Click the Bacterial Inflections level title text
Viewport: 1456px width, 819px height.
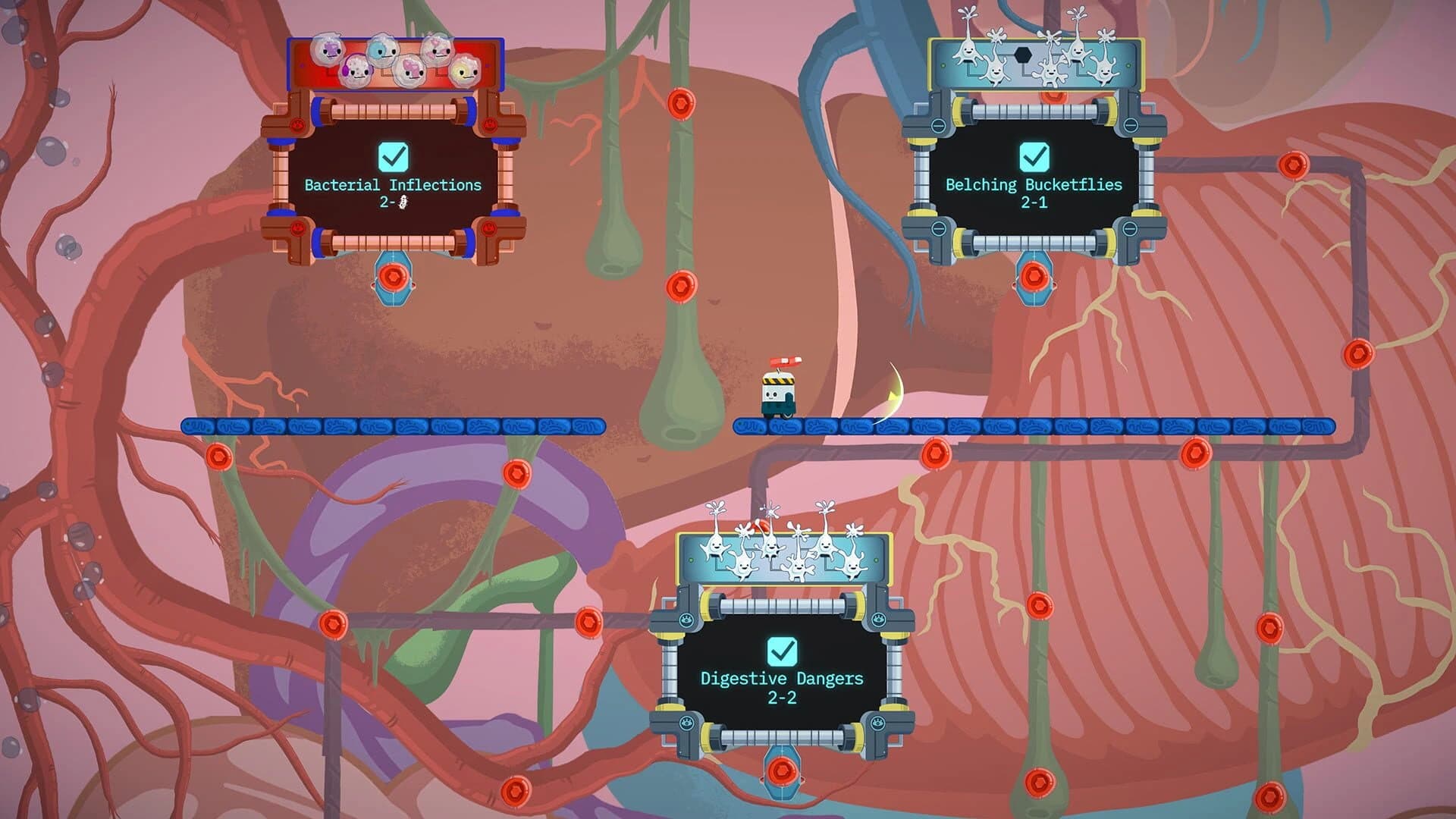pyautogui.click(x=393, y=184)
